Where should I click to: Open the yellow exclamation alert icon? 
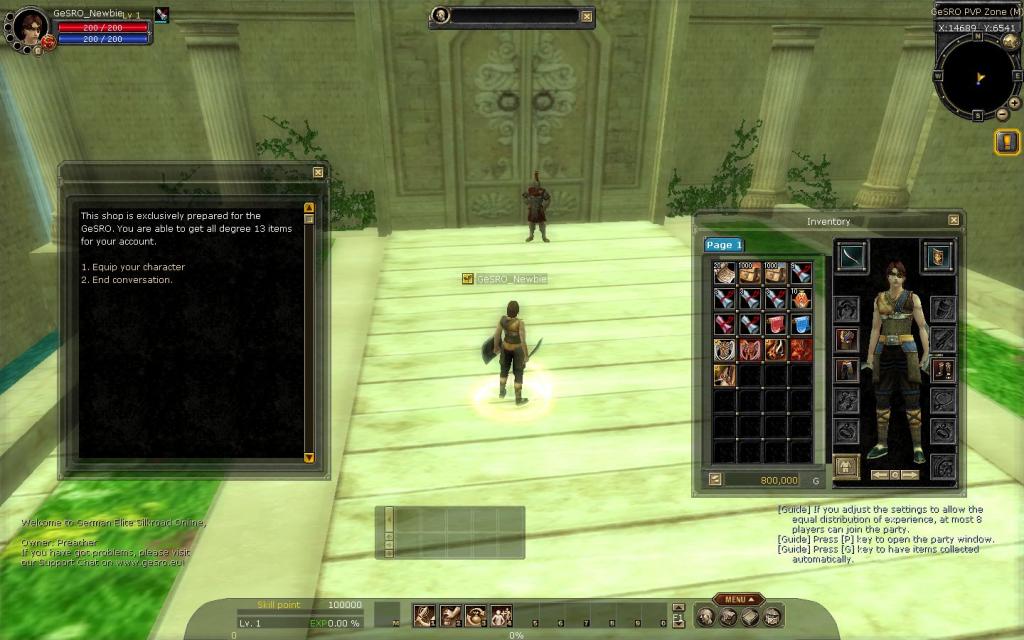tap(1007, 142)
